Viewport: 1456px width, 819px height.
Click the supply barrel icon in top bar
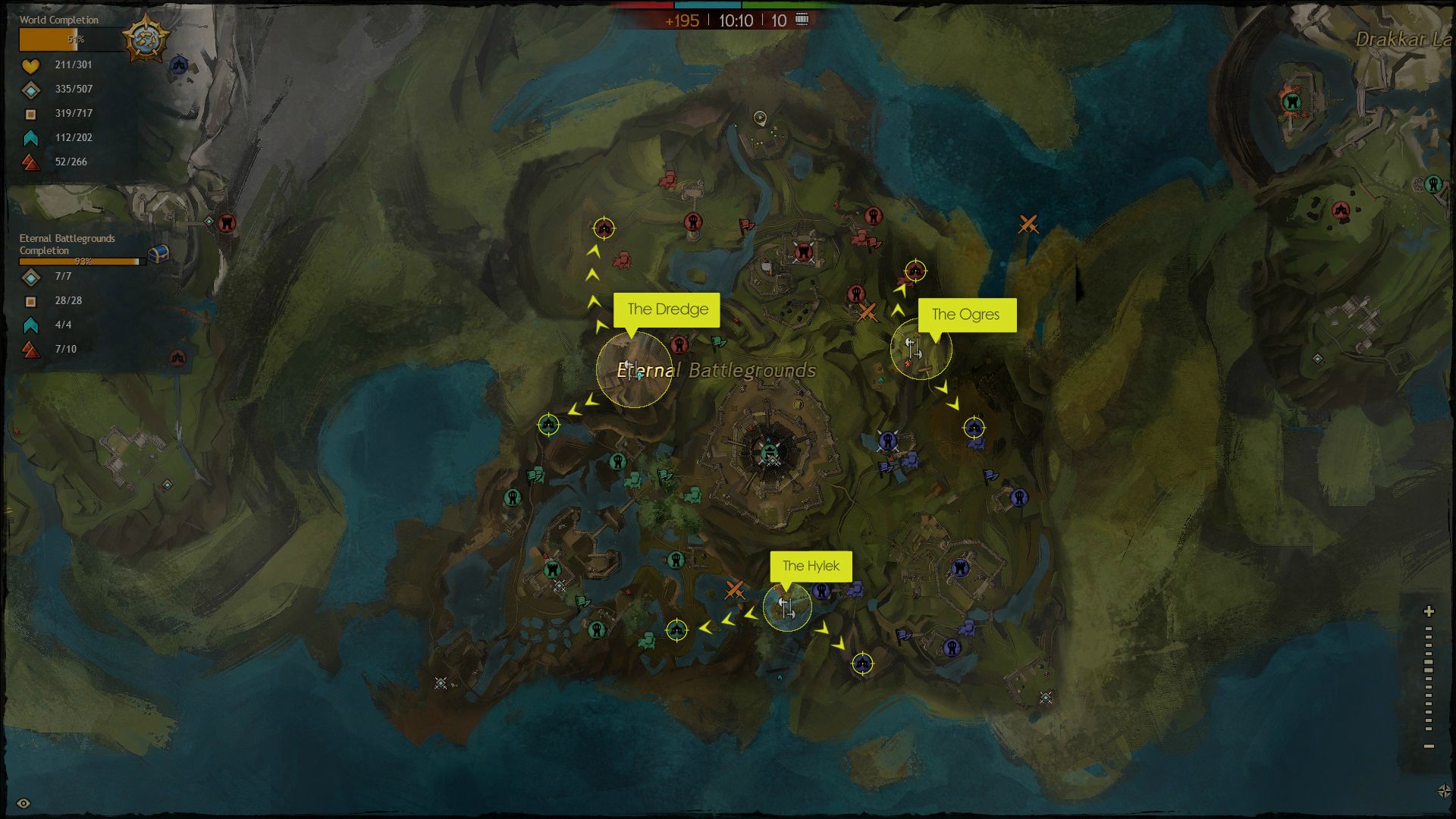tap(802, 20)
